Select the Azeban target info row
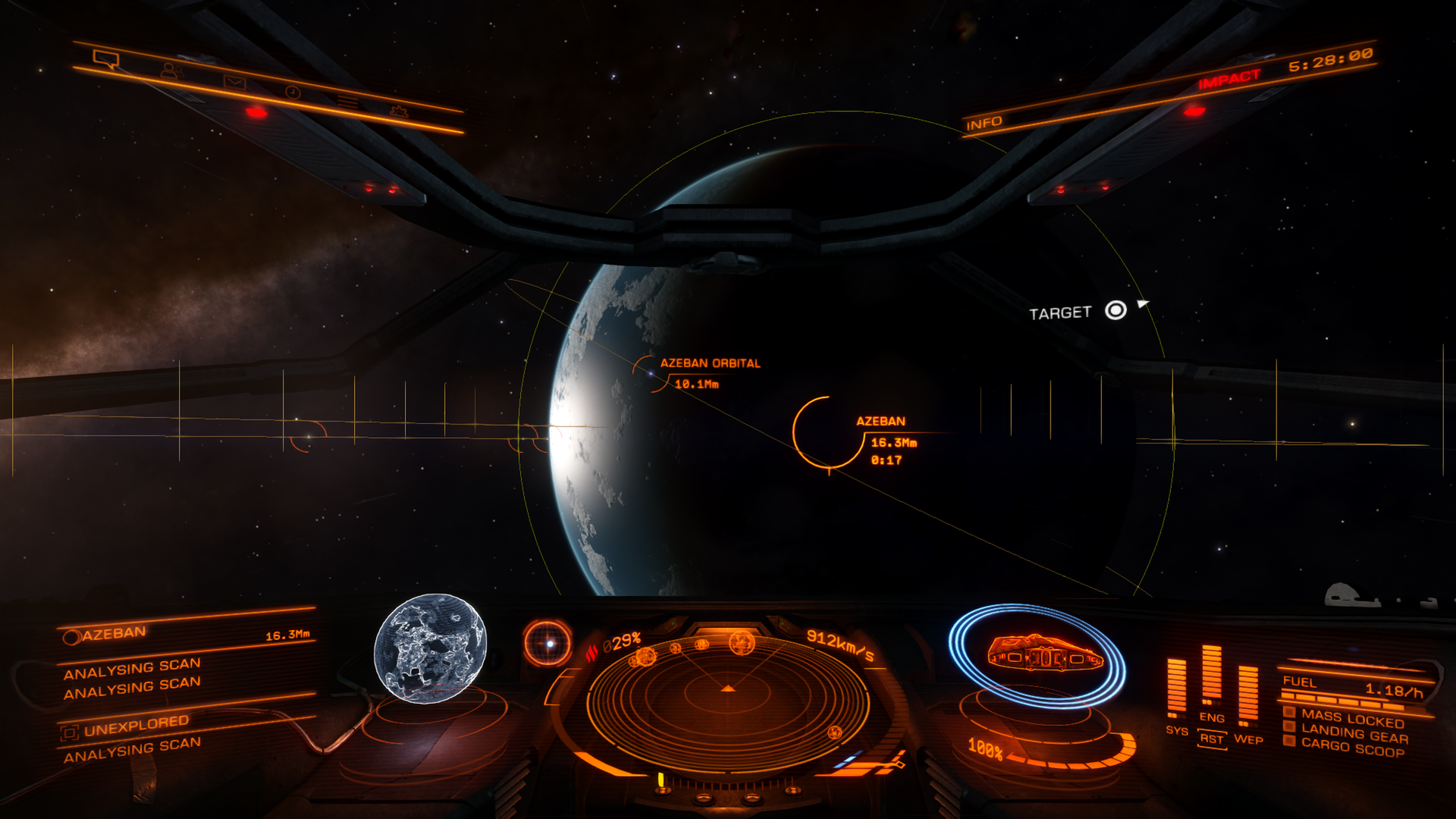 click(186, 635)
